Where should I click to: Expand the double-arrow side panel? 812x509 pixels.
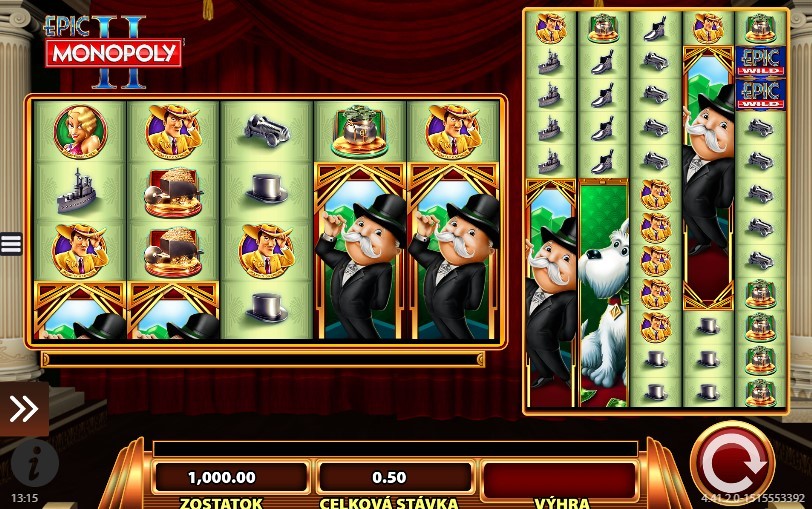(23, 408)
